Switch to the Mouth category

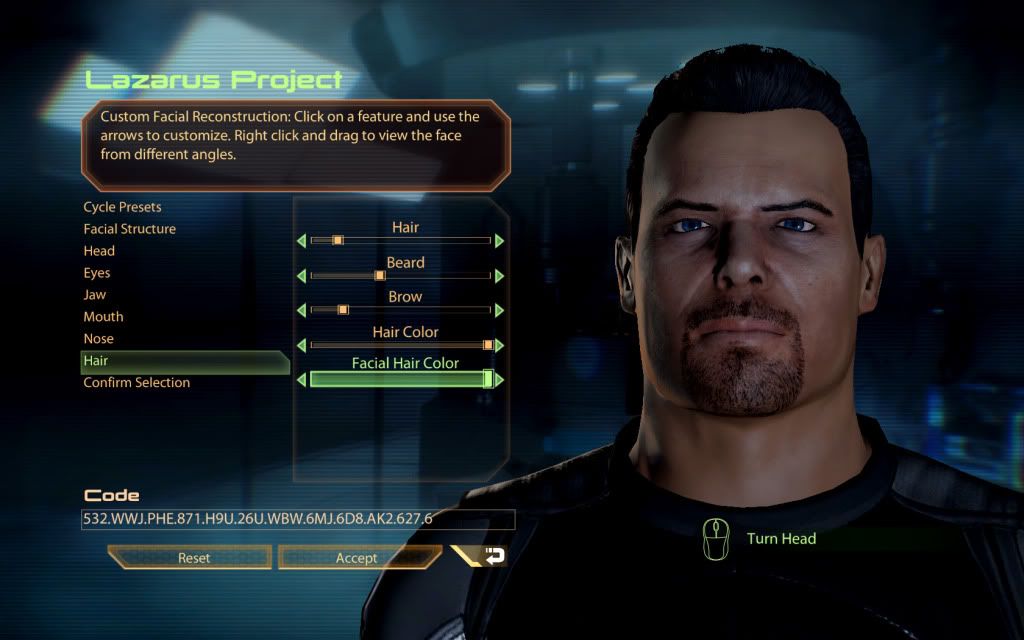(x=103, y=317)
